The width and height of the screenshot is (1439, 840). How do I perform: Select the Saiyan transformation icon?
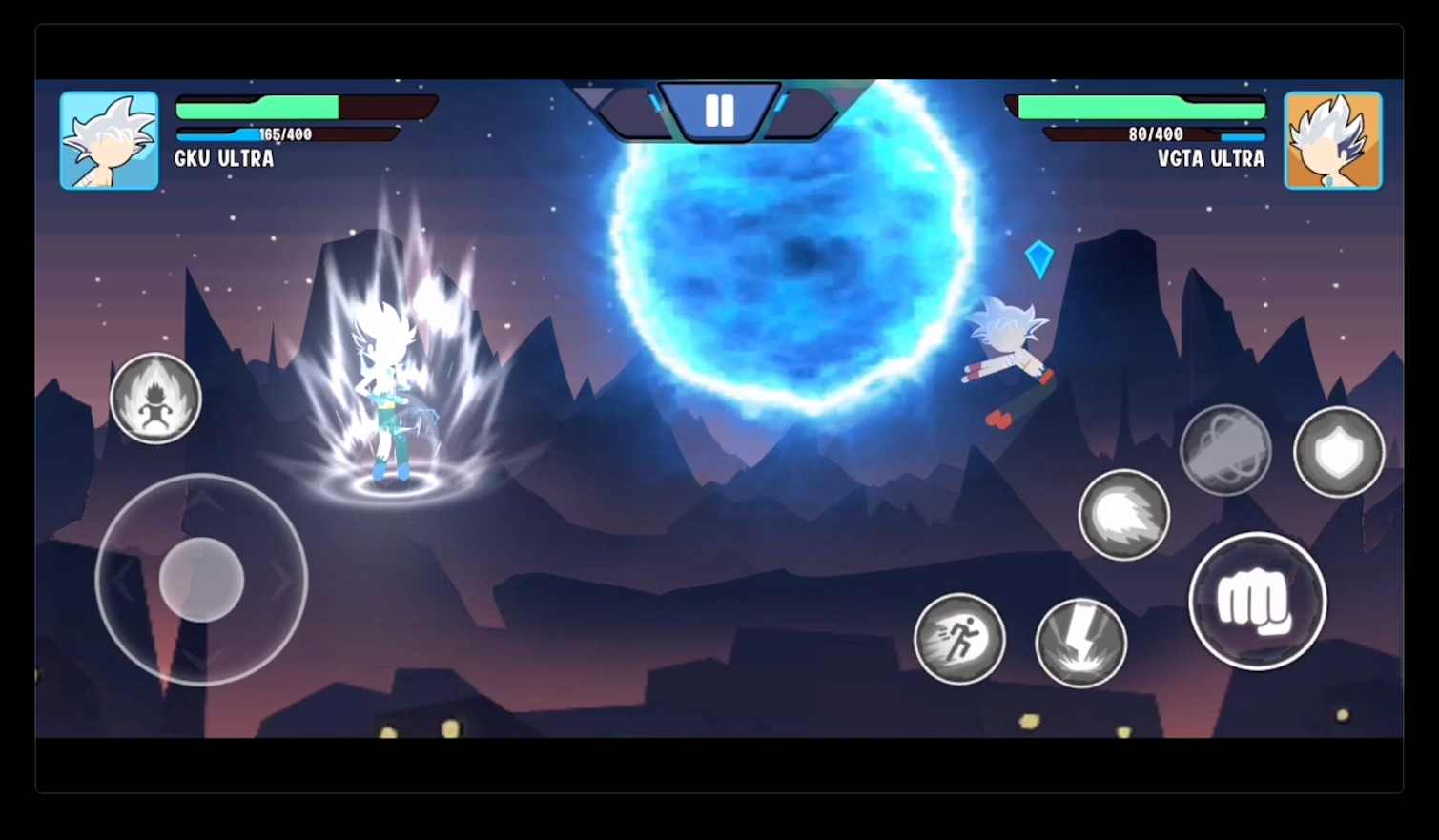pyautogui.click(x=155, y=398)
